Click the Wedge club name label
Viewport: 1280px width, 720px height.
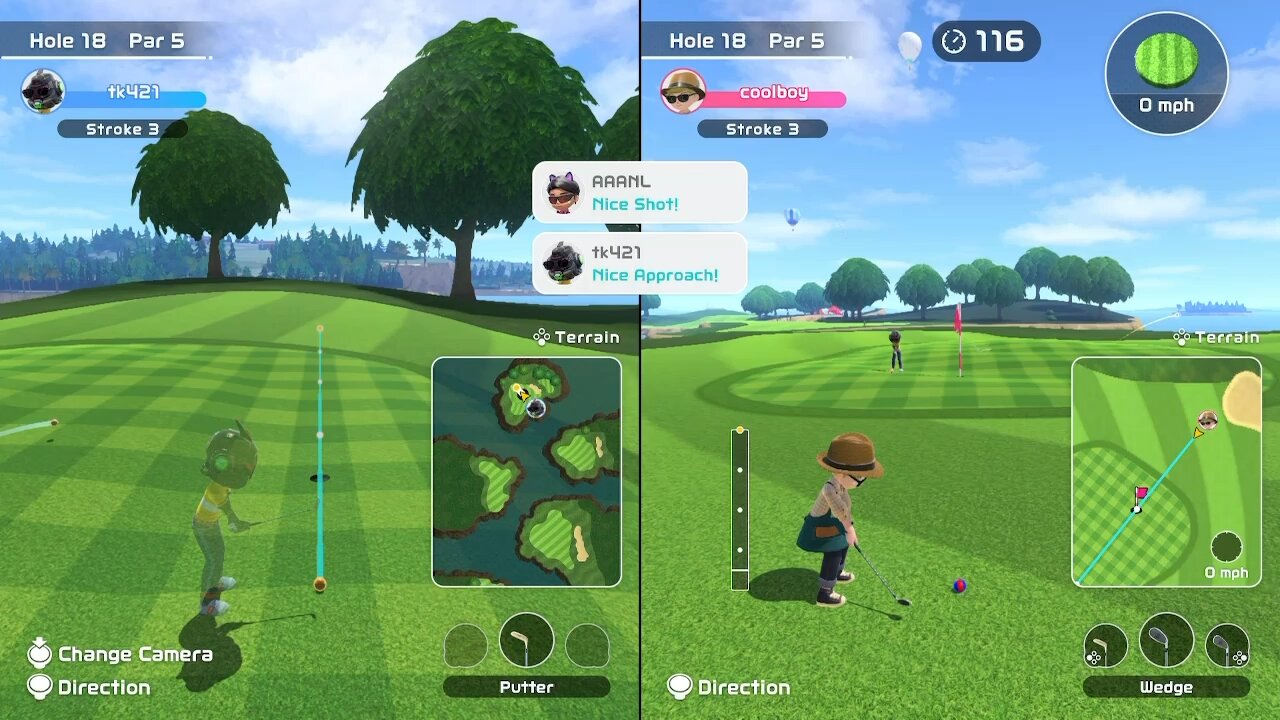1166,687
